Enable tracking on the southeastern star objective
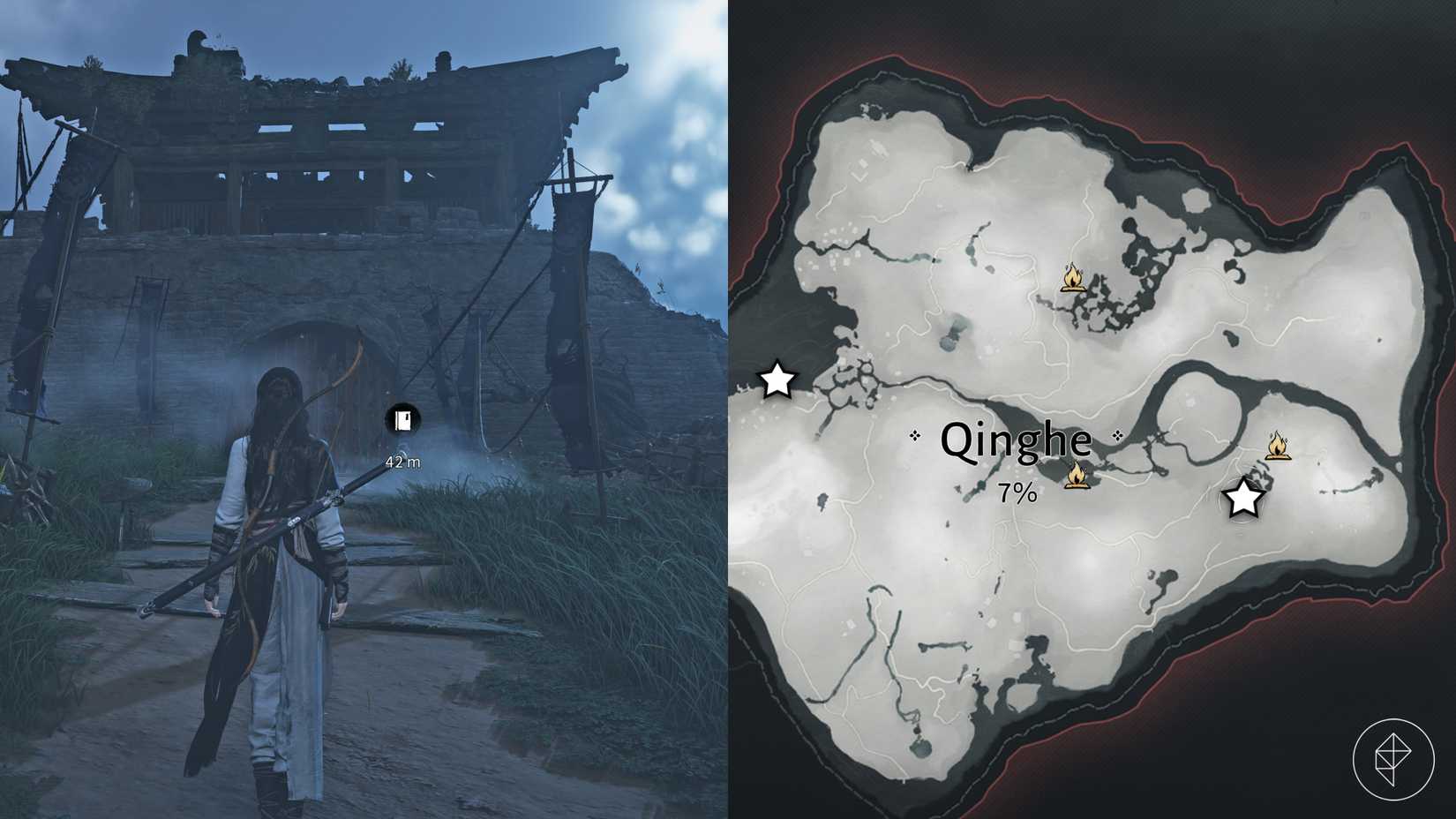Screen dimensions: 1456x819 point(1243,500)
